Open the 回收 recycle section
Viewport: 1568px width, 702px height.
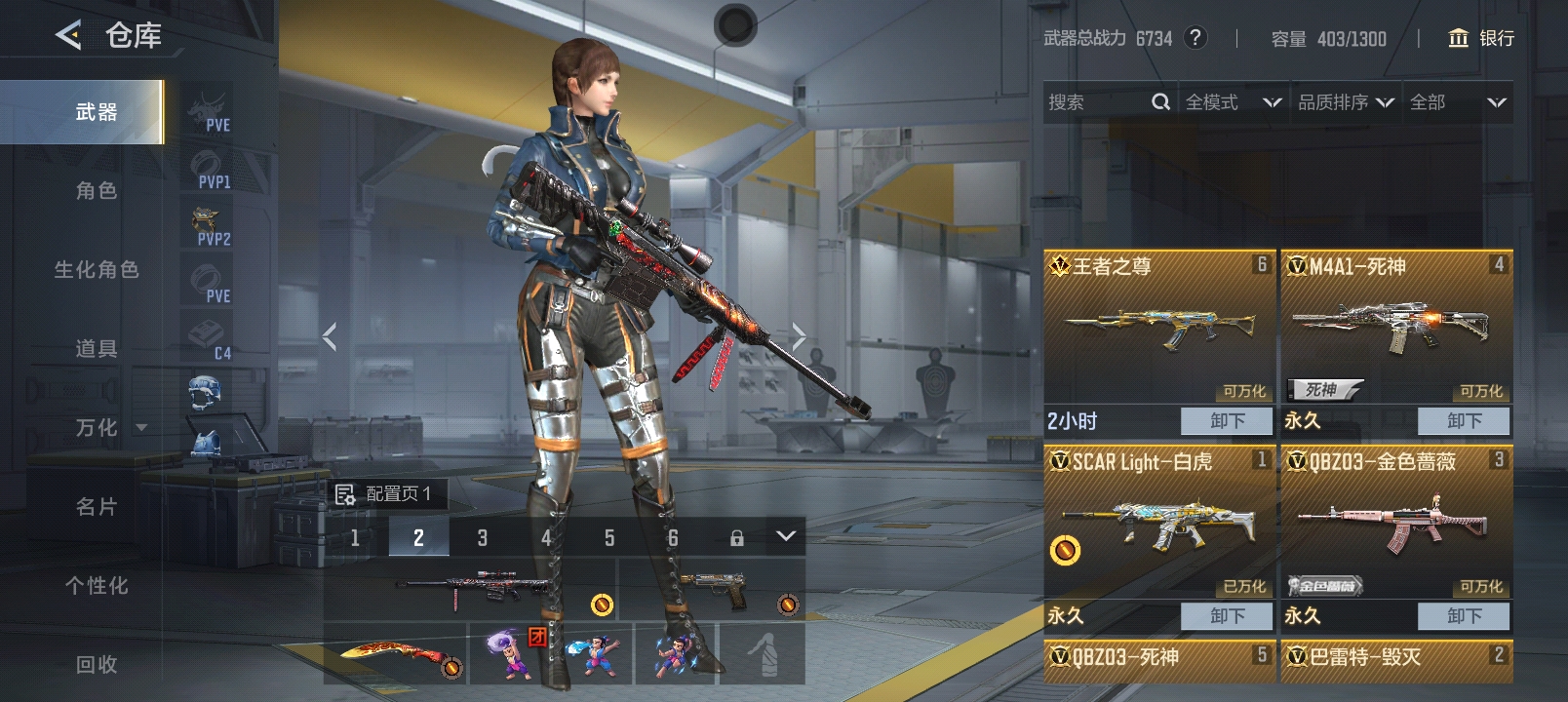(x=96, y=665)
